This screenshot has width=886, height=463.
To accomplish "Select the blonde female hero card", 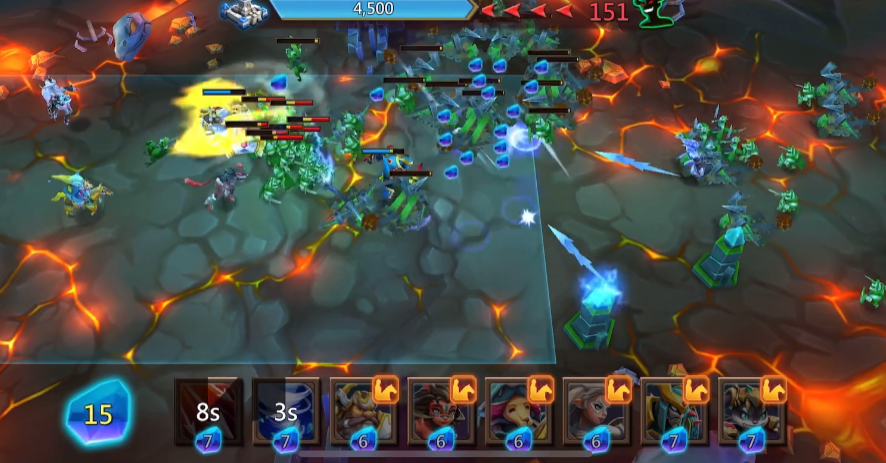I will click(596, 411).
